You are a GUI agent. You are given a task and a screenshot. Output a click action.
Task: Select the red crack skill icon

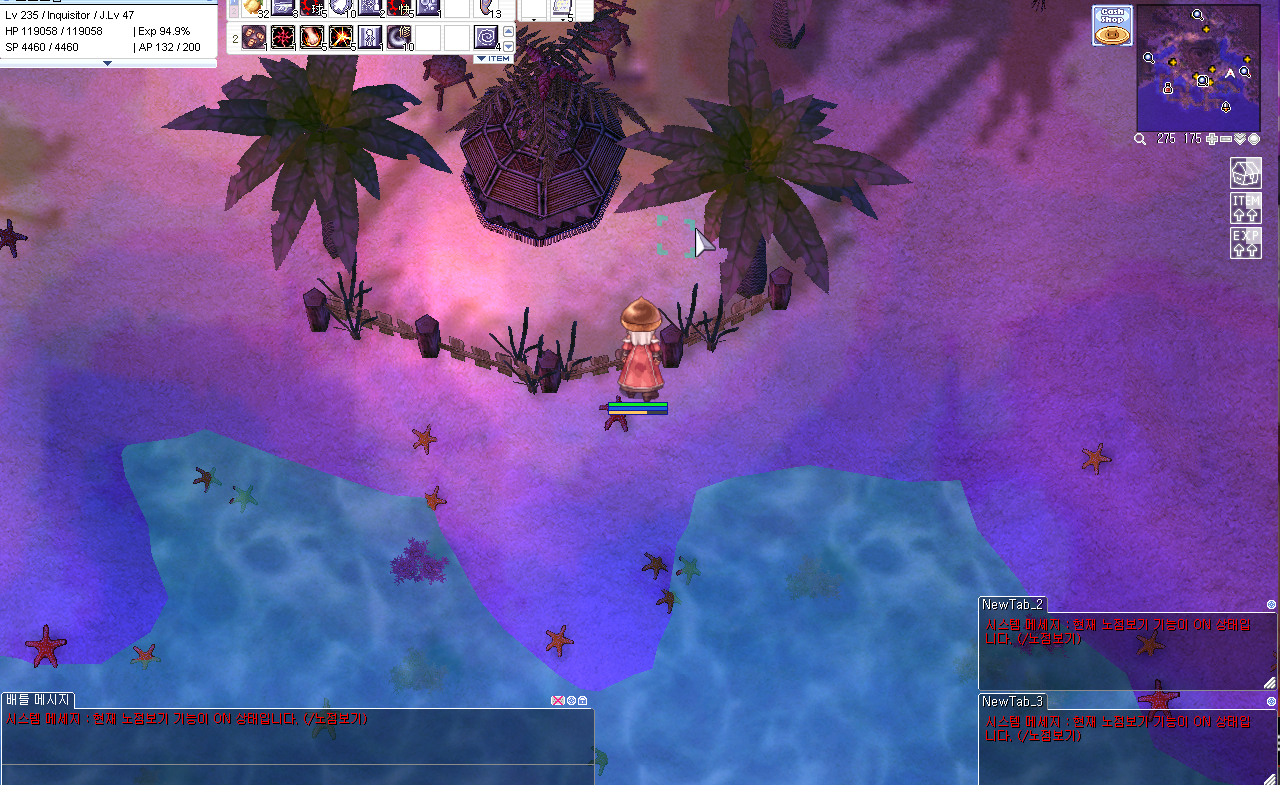(x=283, y=38)
